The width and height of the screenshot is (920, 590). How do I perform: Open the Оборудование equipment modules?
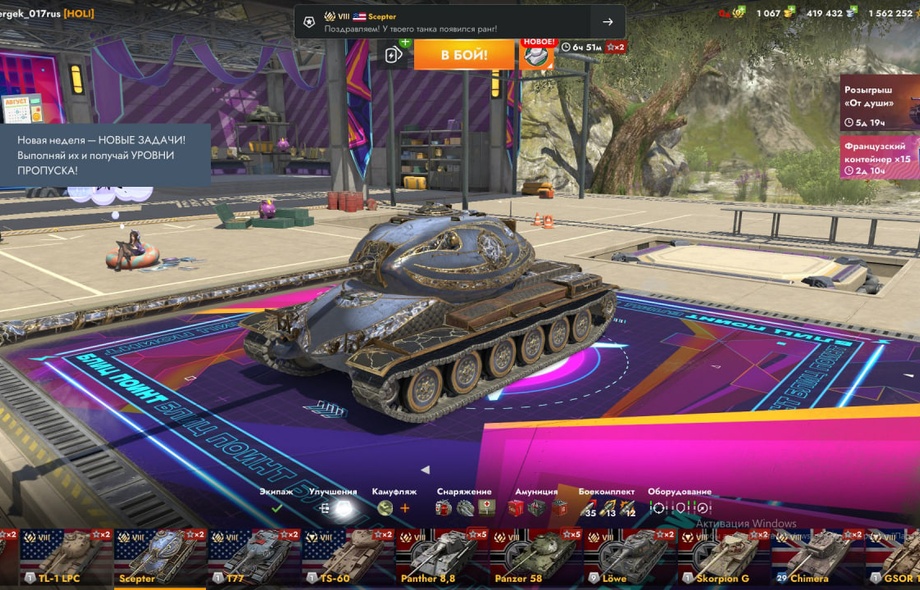point(679,508)
